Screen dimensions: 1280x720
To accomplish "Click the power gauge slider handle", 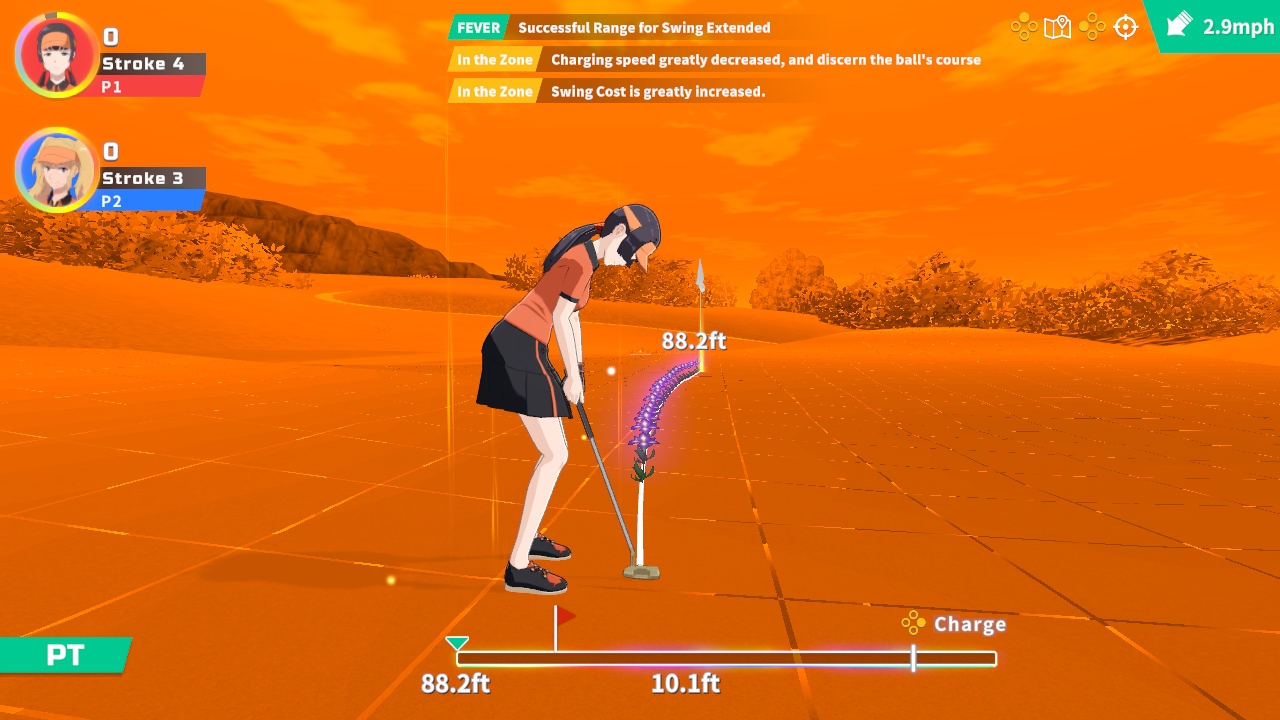I will click(913, 659).
